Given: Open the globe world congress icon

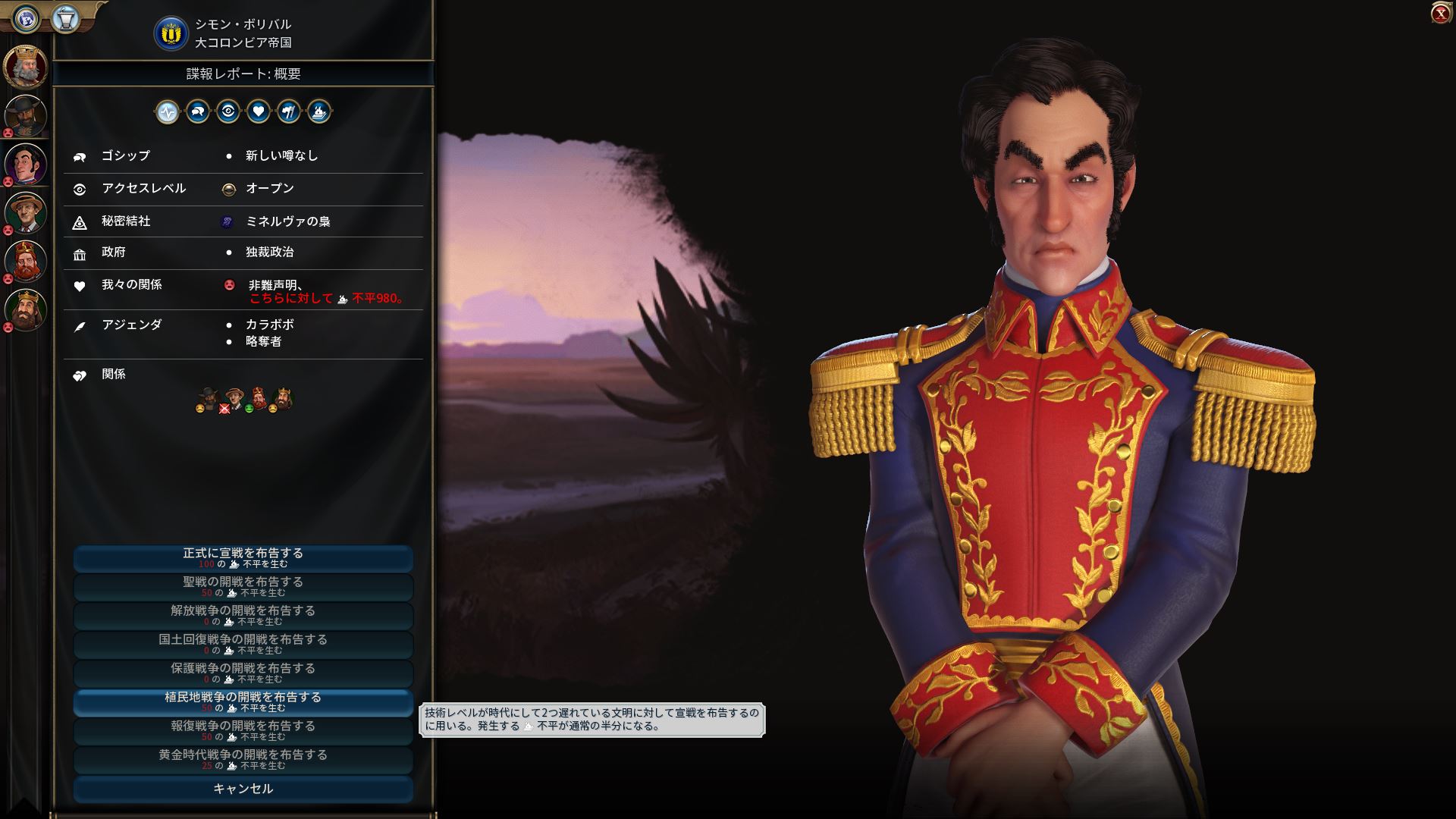Looking at the screenshot, I should [26, 17].
